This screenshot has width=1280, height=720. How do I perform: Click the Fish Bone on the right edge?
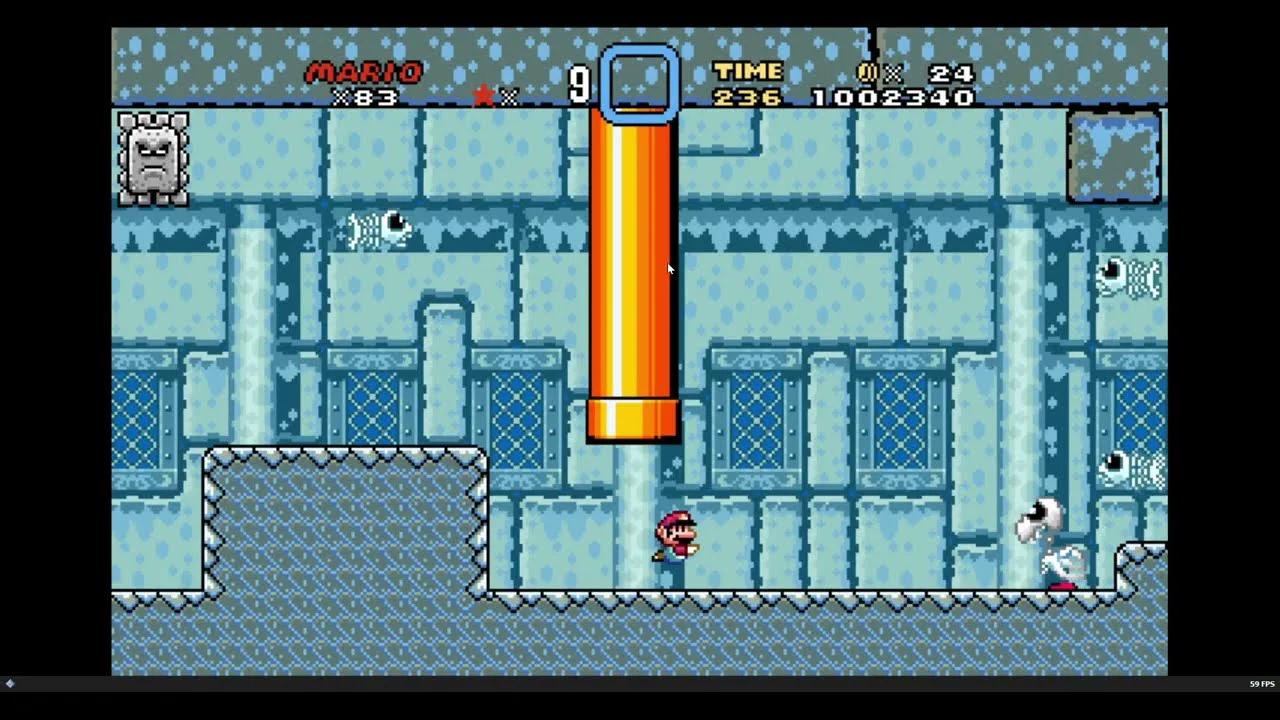1128,278
